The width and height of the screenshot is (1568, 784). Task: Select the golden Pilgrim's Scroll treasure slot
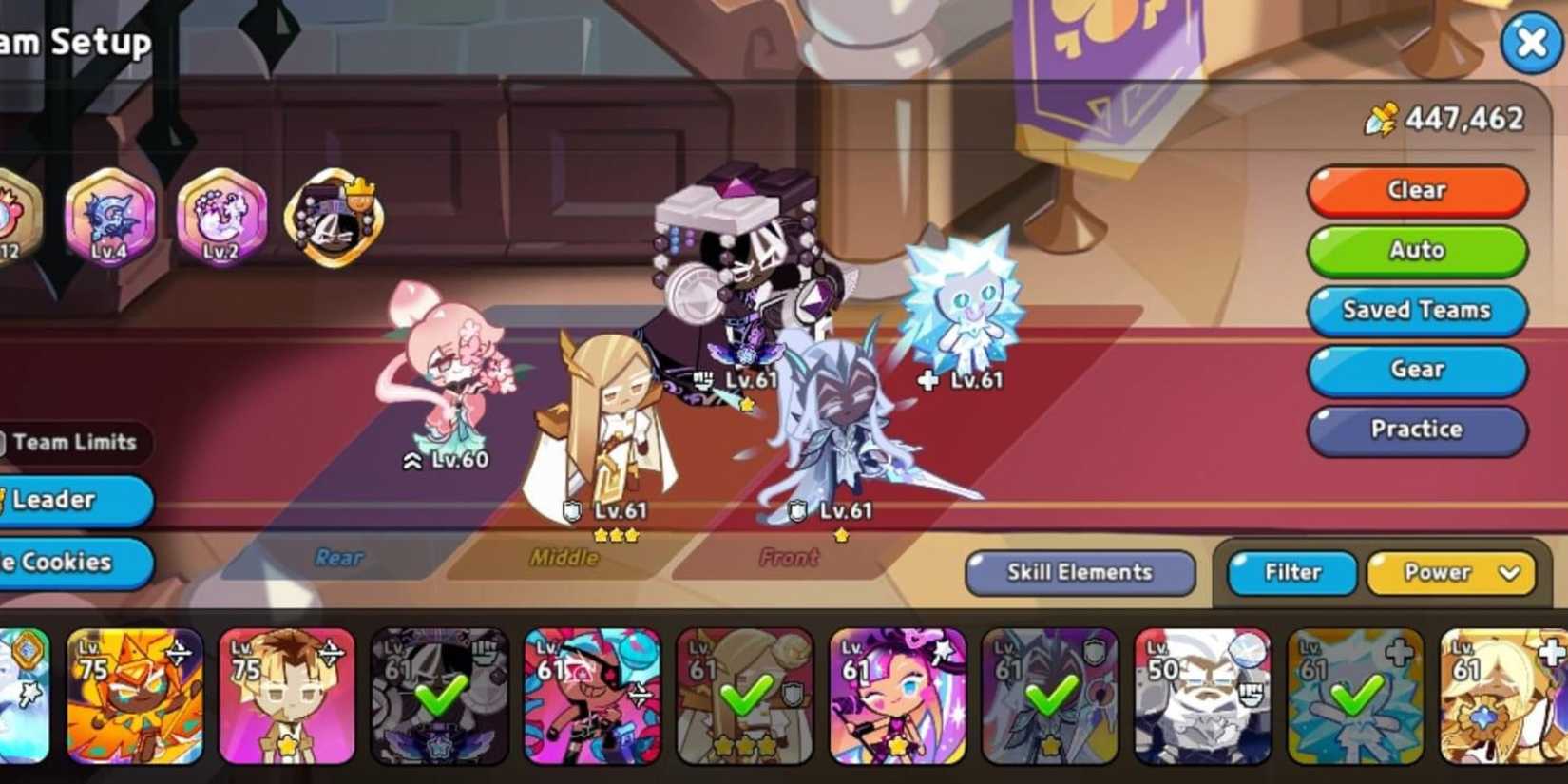(x=332, y=220)
